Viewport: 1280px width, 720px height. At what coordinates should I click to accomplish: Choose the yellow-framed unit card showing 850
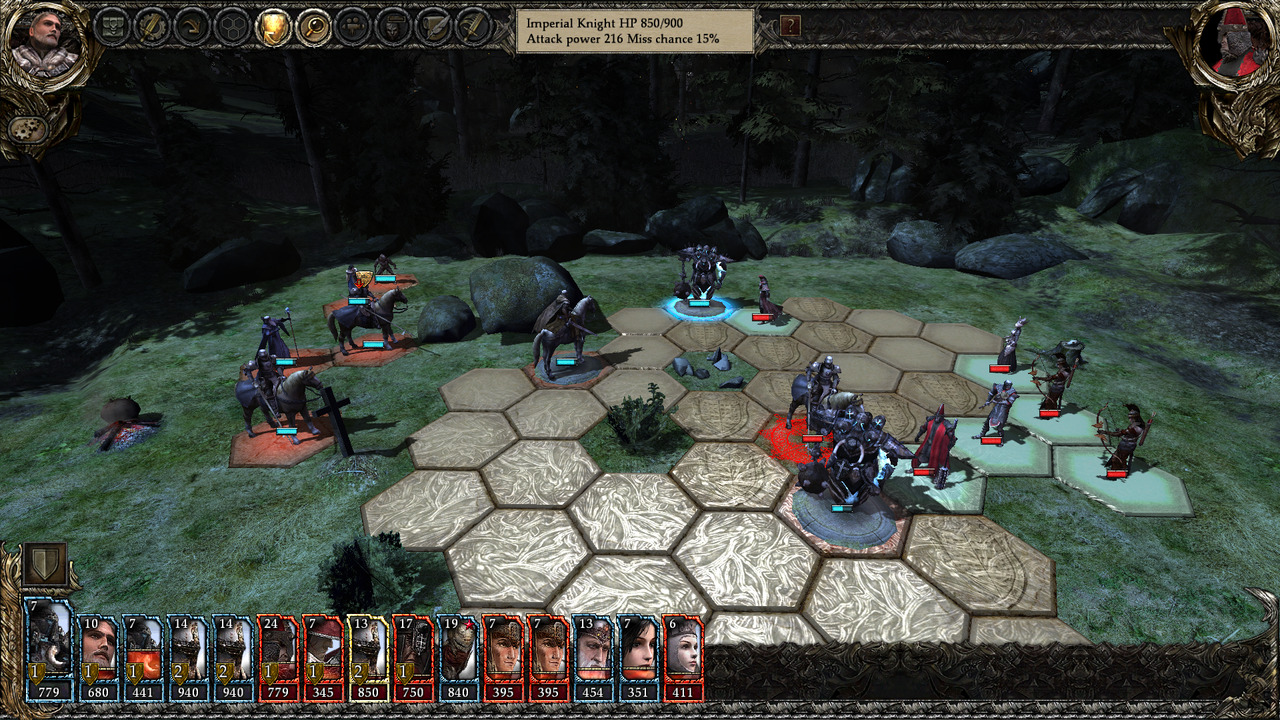click(367, 657)
